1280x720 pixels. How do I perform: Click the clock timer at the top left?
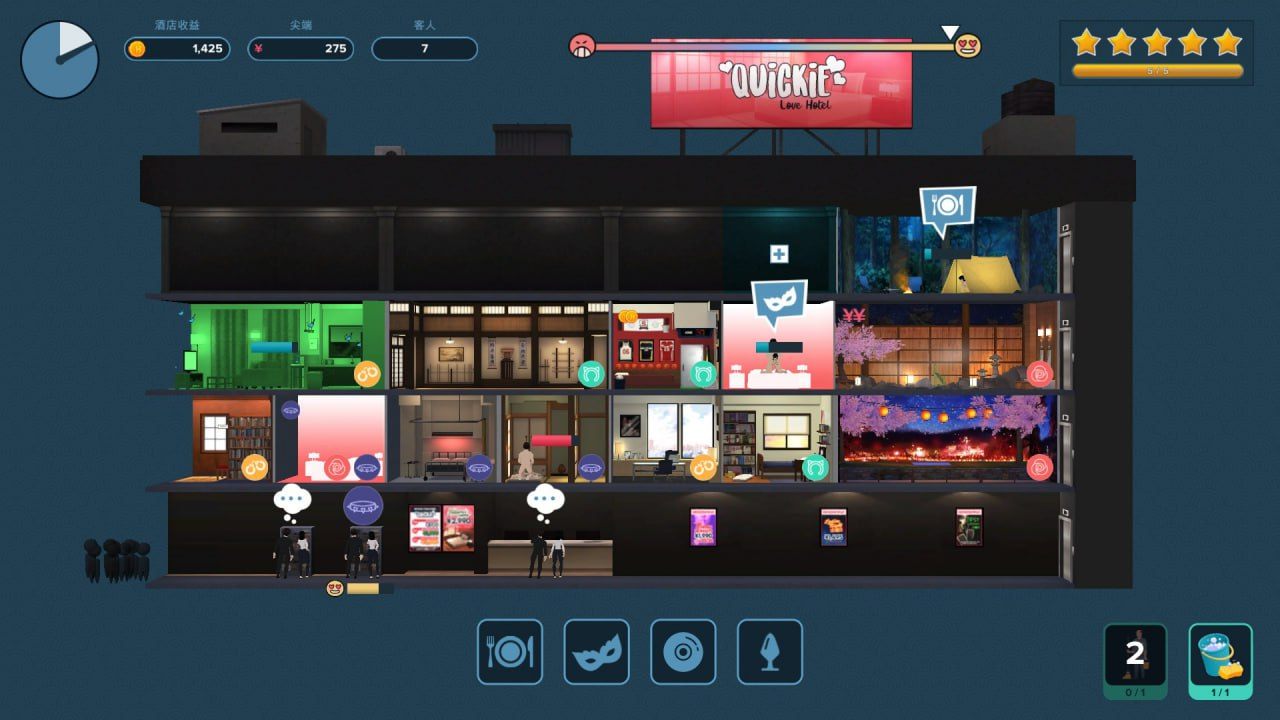click(x=59, y=60)
